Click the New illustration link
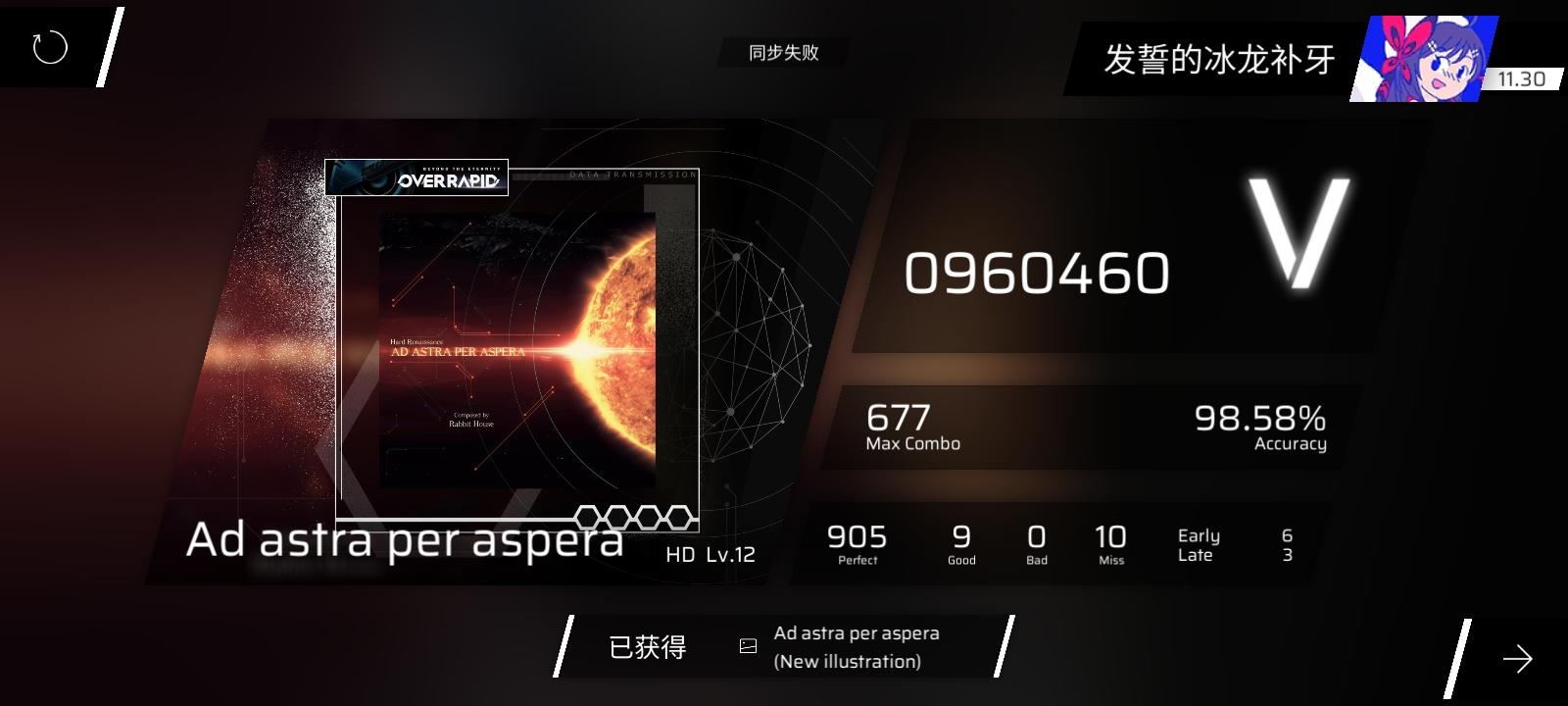Screen dimensions: 1568x706 (x=847, y=663)
